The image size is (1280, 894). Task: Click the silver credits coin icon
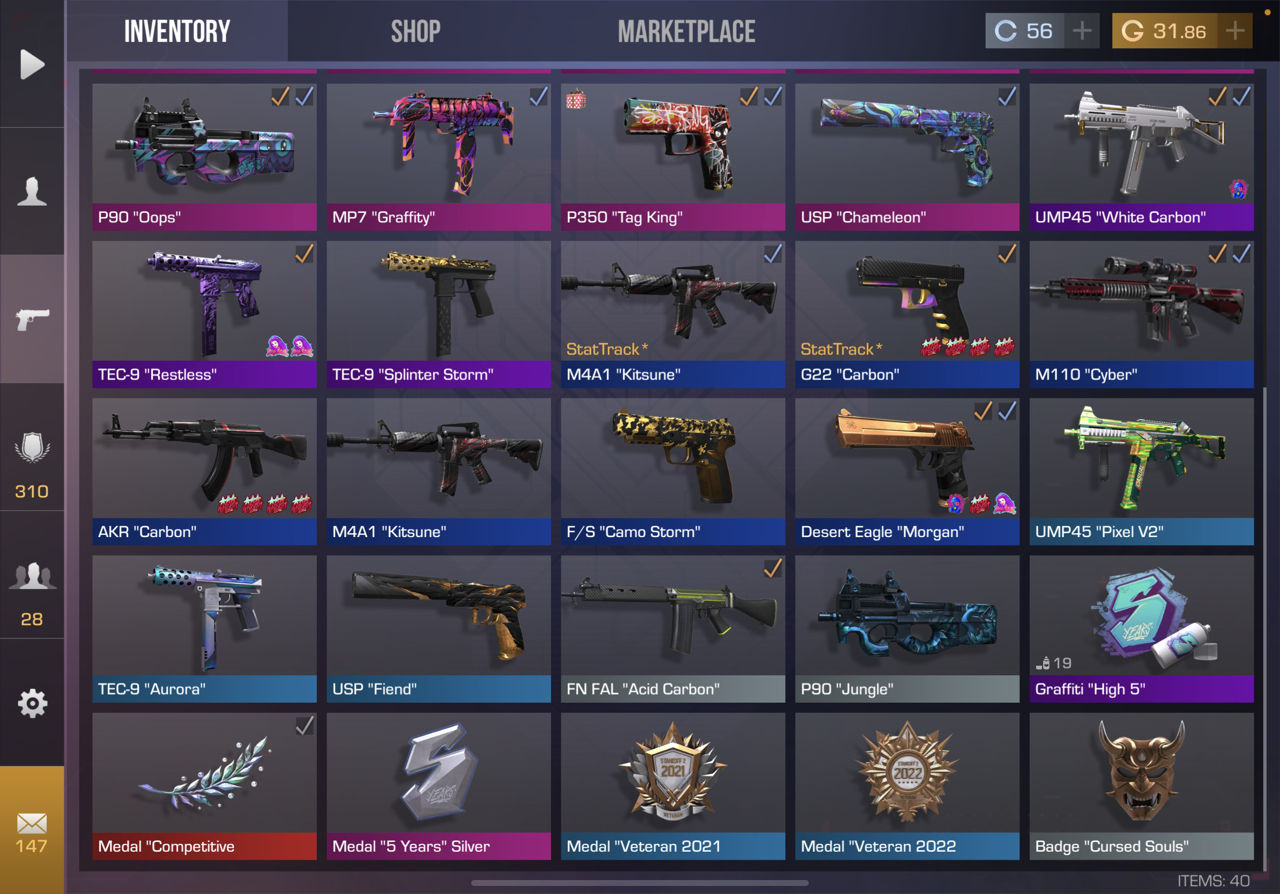coord(1007,30)
